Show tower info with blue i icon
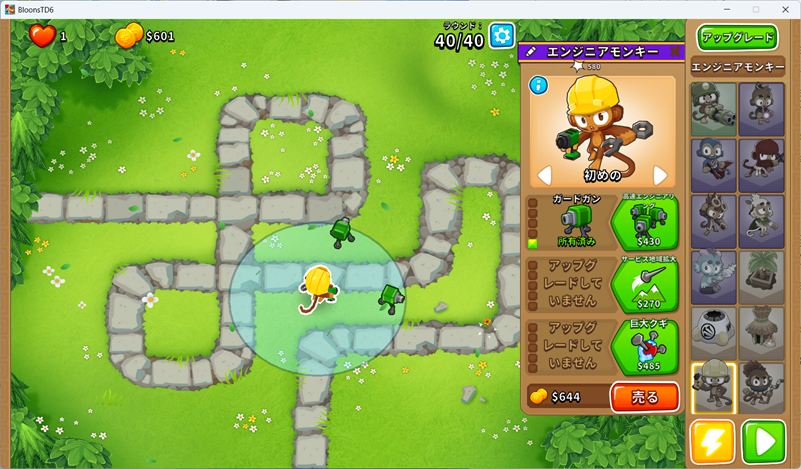801x469 pixels. coord(539,86)
